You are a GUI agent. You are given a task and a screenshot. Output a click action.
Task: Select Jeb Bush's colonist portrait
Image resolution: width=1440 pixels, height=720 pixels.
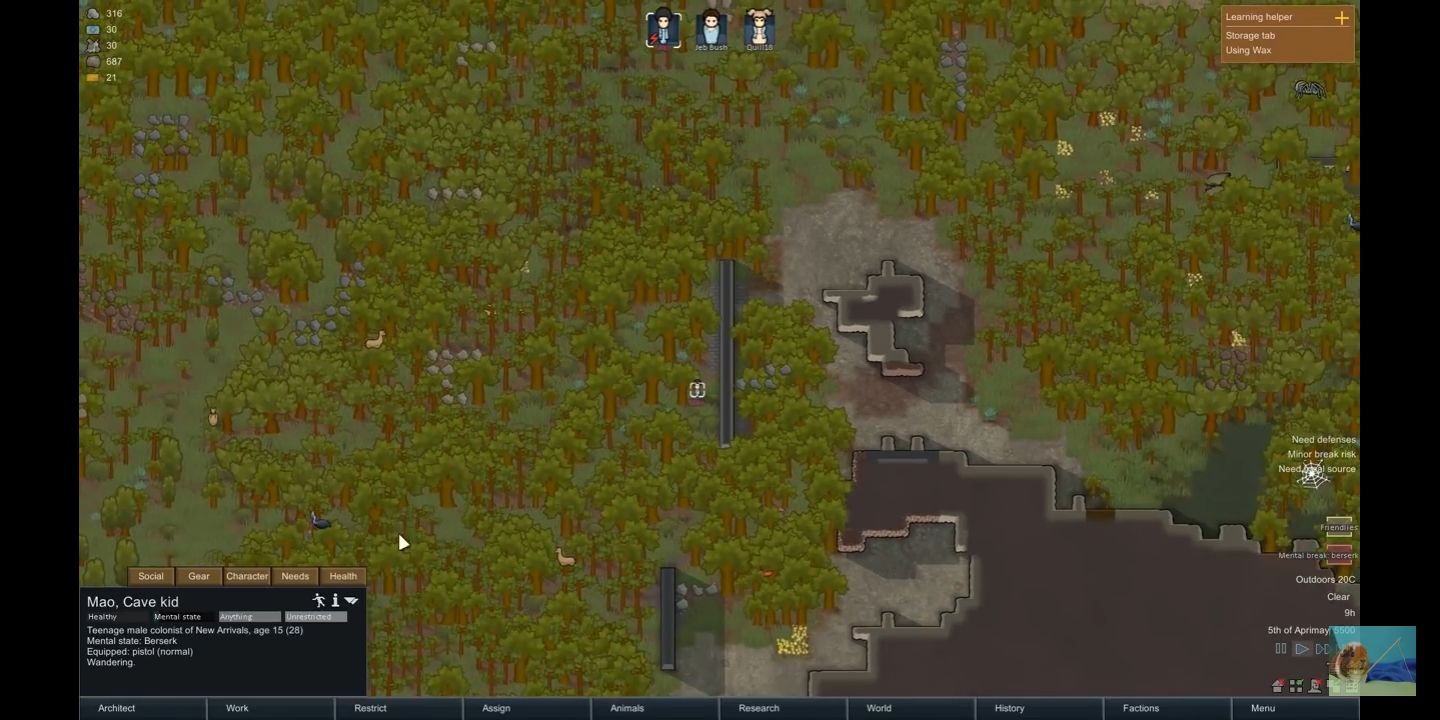click(x=710, y=27)
